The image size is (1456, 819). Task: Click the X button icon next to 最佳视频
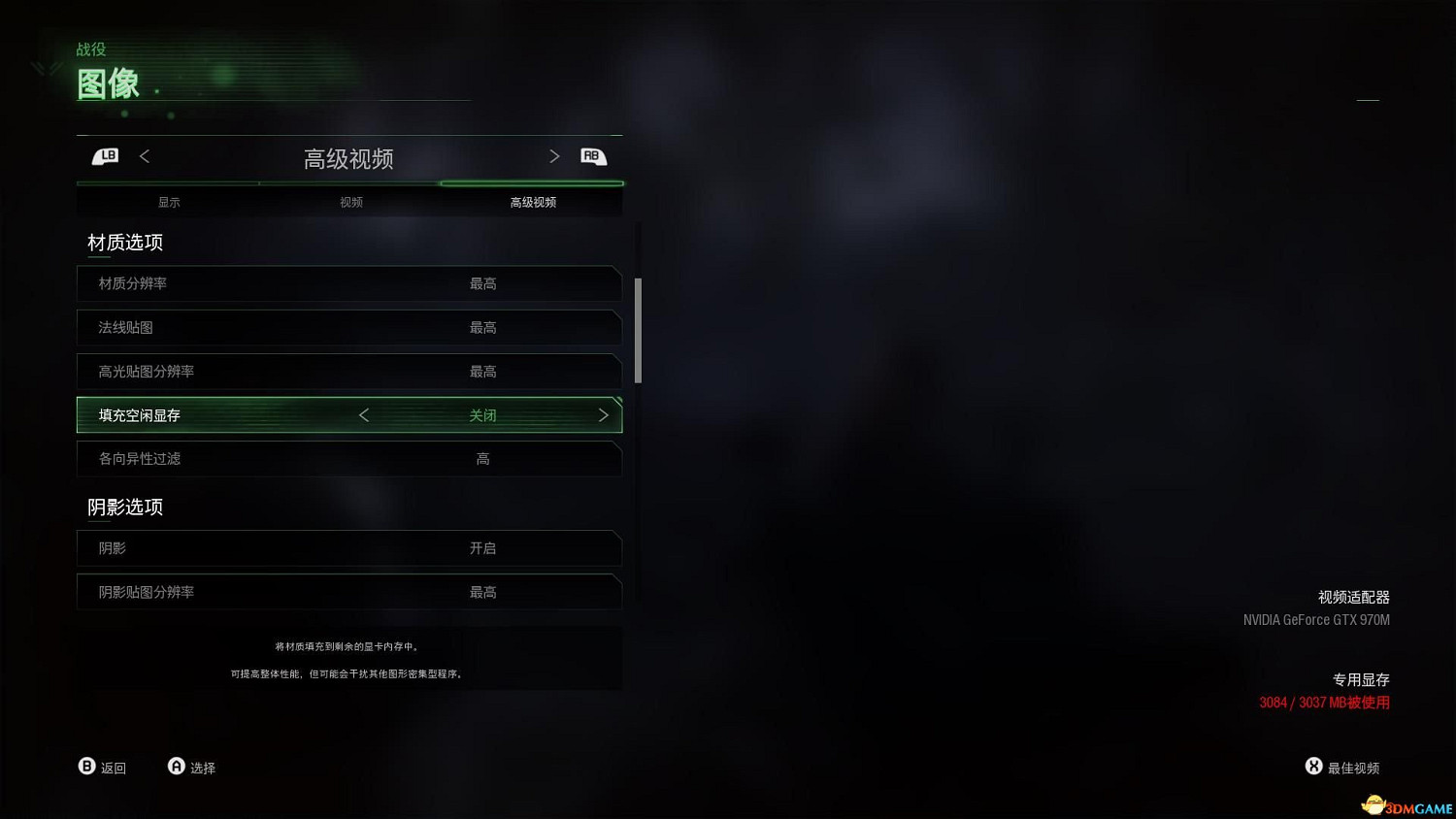click(x=1313, y=765)
